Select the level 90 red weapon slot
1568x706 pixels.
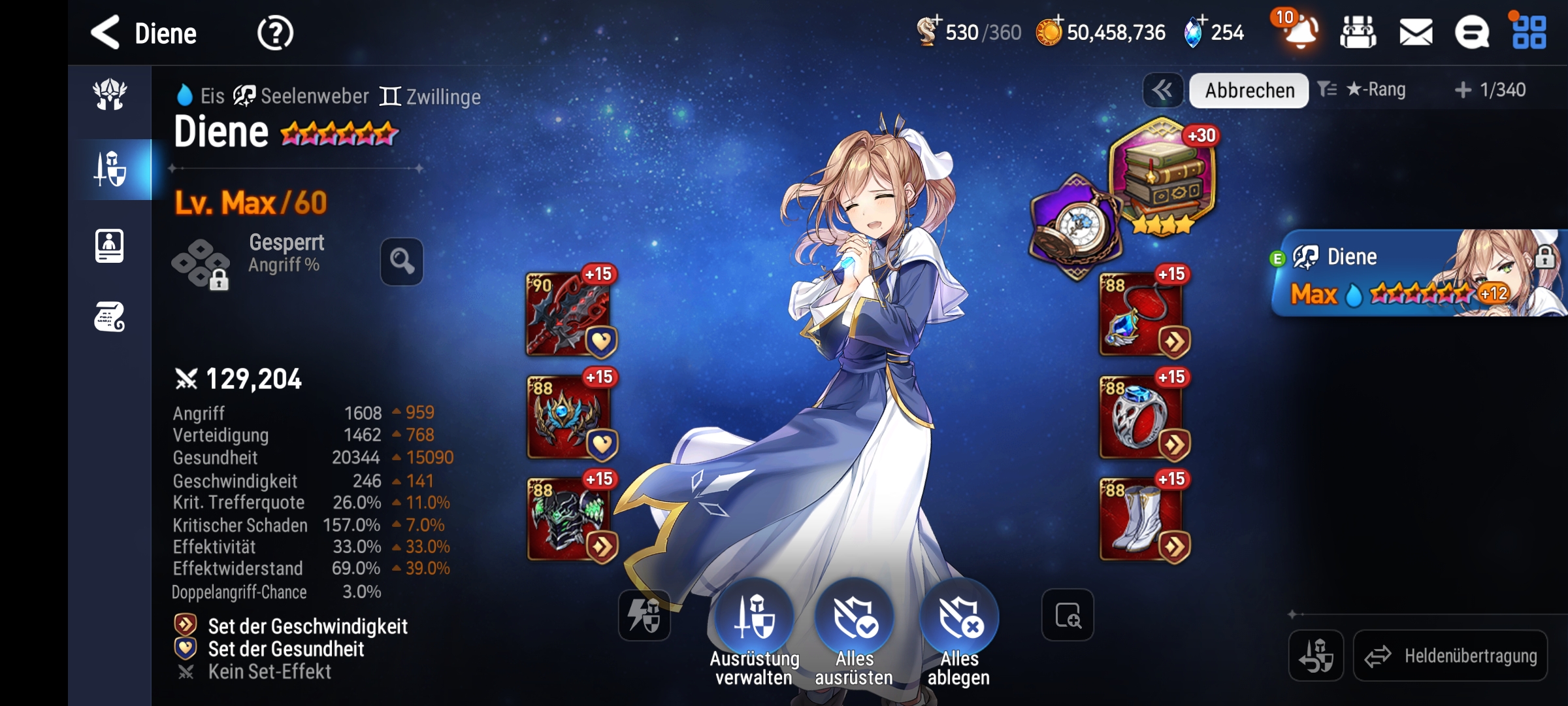[568, 314]
